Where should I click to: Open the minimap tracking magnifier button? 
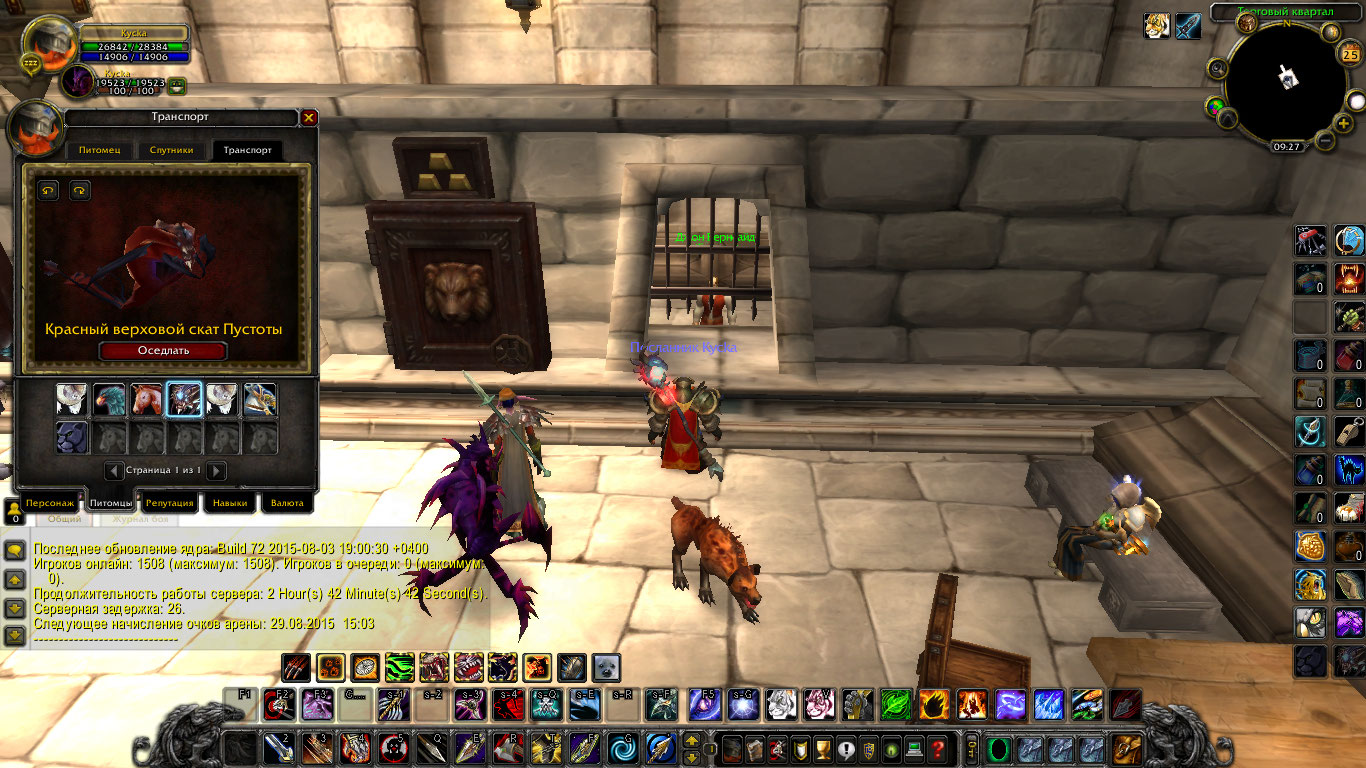click(1218, 67)
